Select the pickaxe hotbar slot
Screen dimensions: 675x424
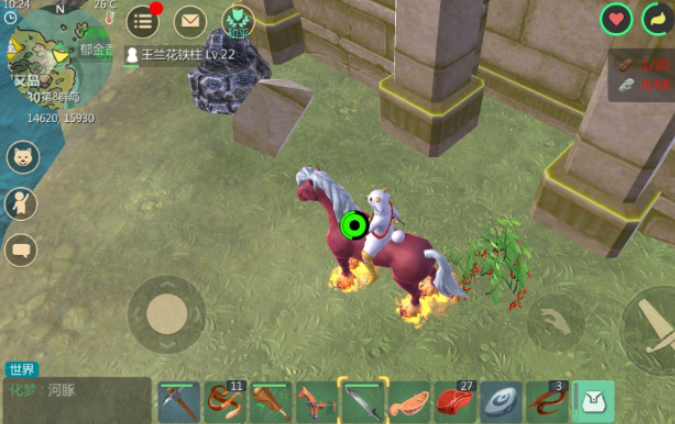point(179,401)
